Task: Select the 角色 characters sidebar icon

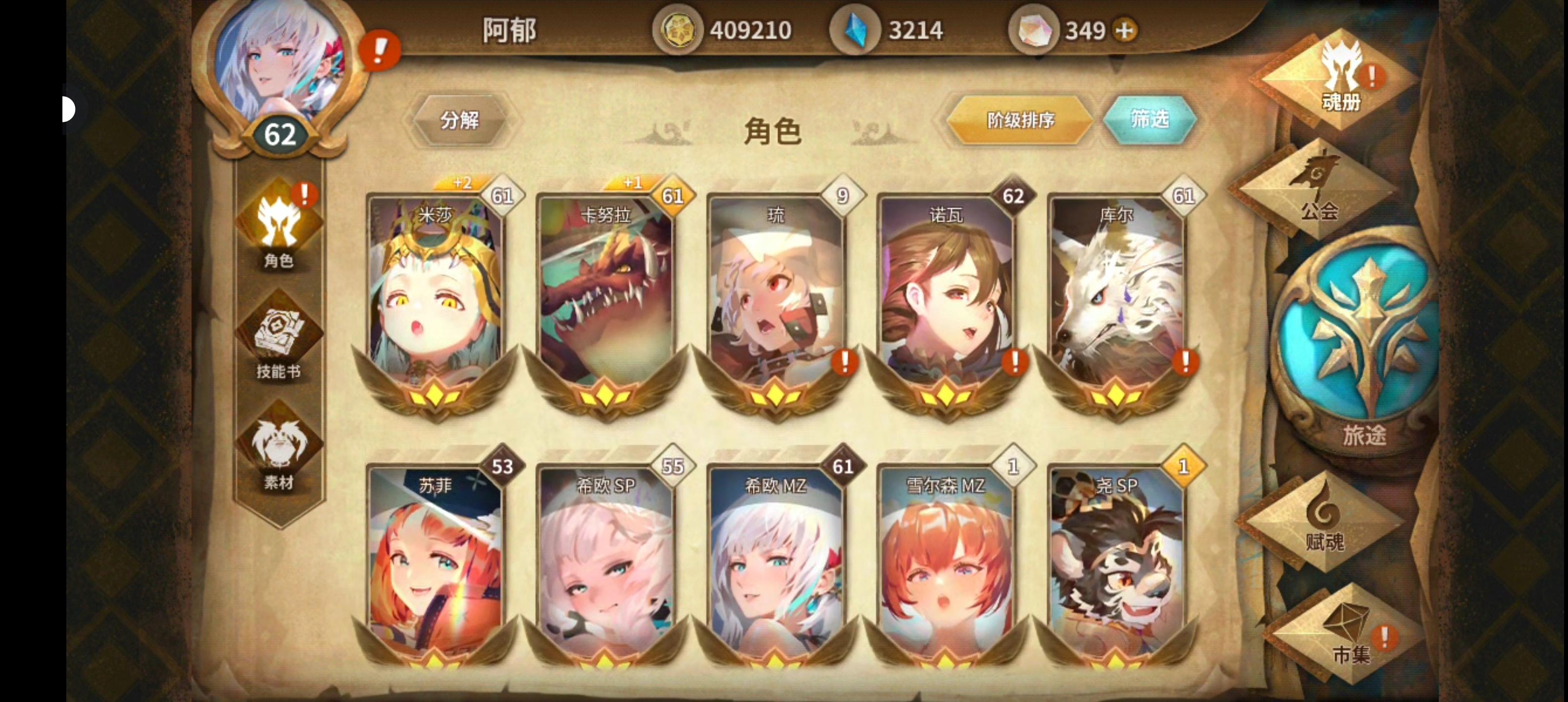Action: tap(279, 237)
